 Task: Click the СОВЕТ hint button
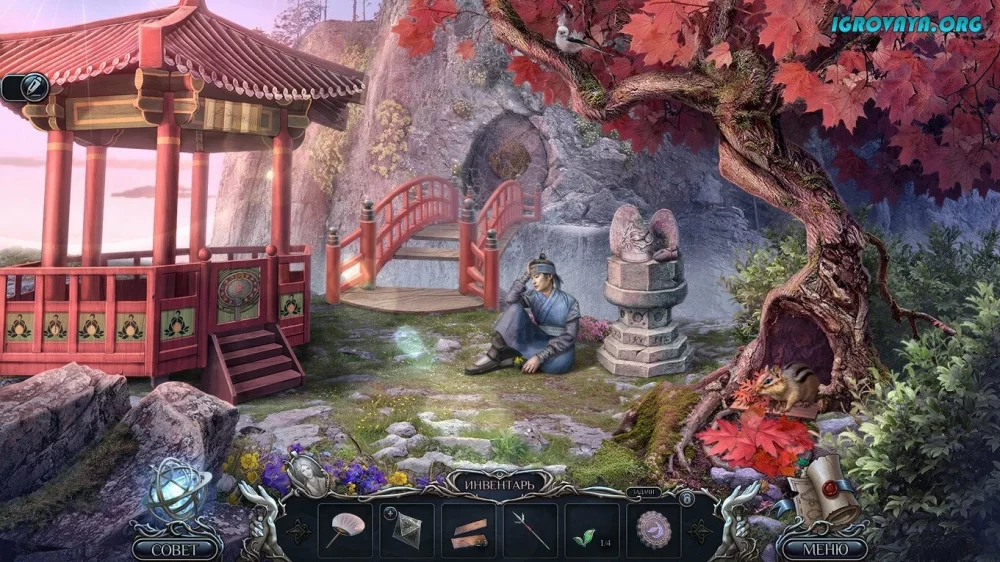point(176,549)
